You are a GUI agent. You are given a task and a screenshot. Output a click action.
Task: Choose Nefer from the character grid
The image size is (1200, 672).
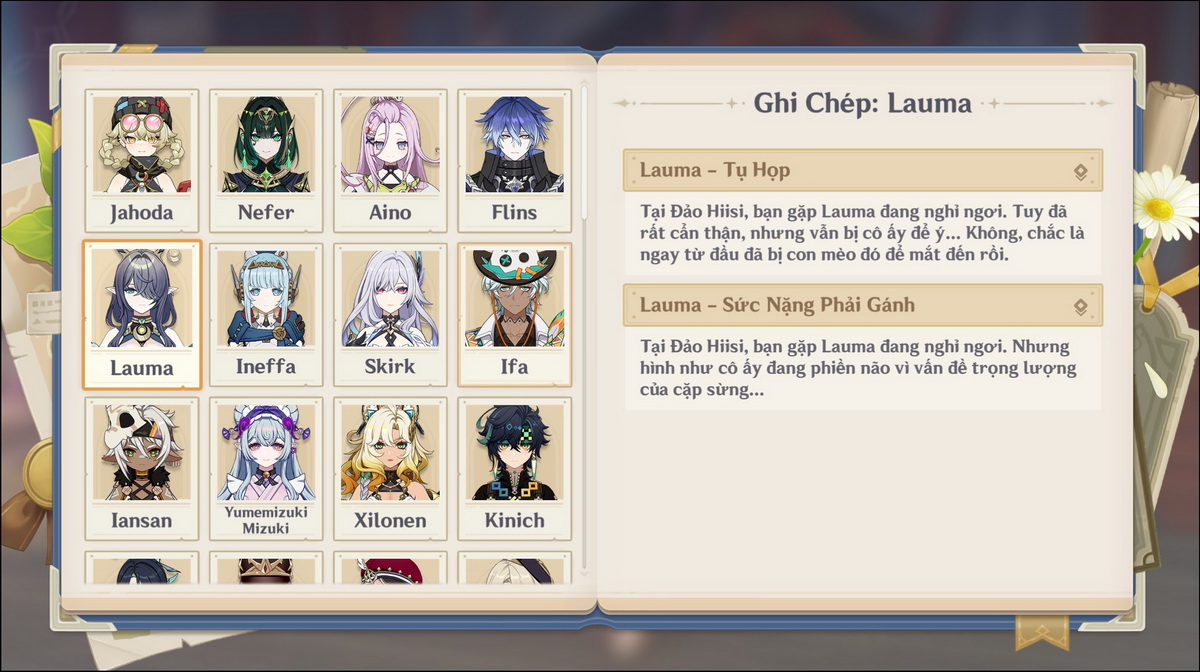point(266,160)
